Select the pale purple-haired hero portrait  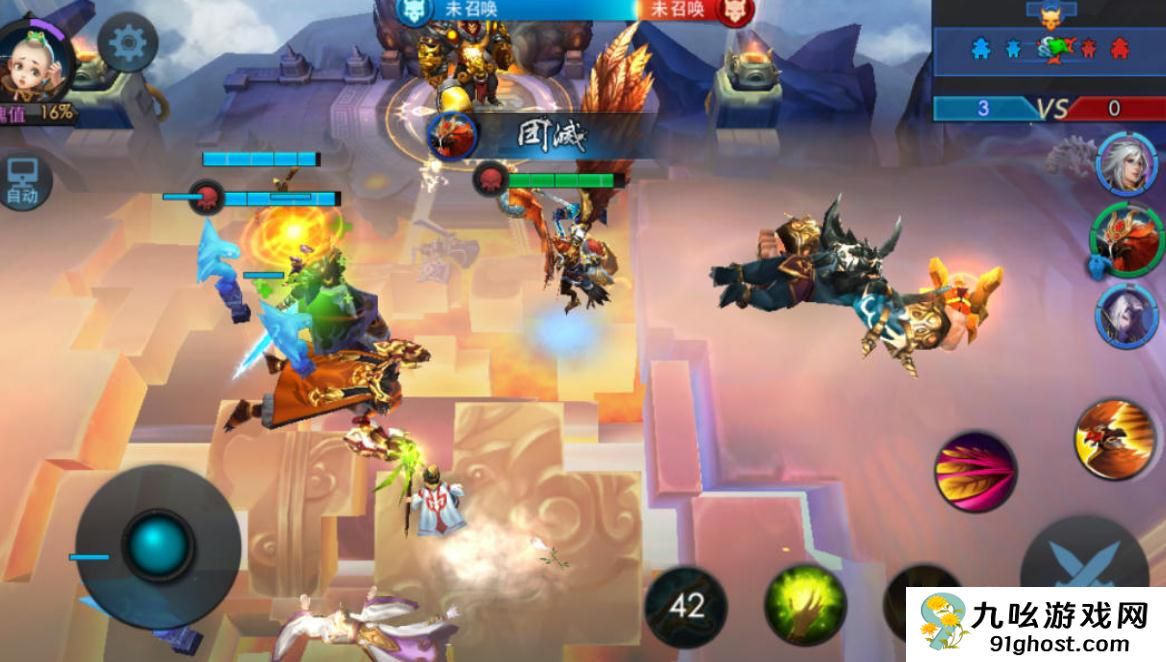click(x=1126, y=315)
